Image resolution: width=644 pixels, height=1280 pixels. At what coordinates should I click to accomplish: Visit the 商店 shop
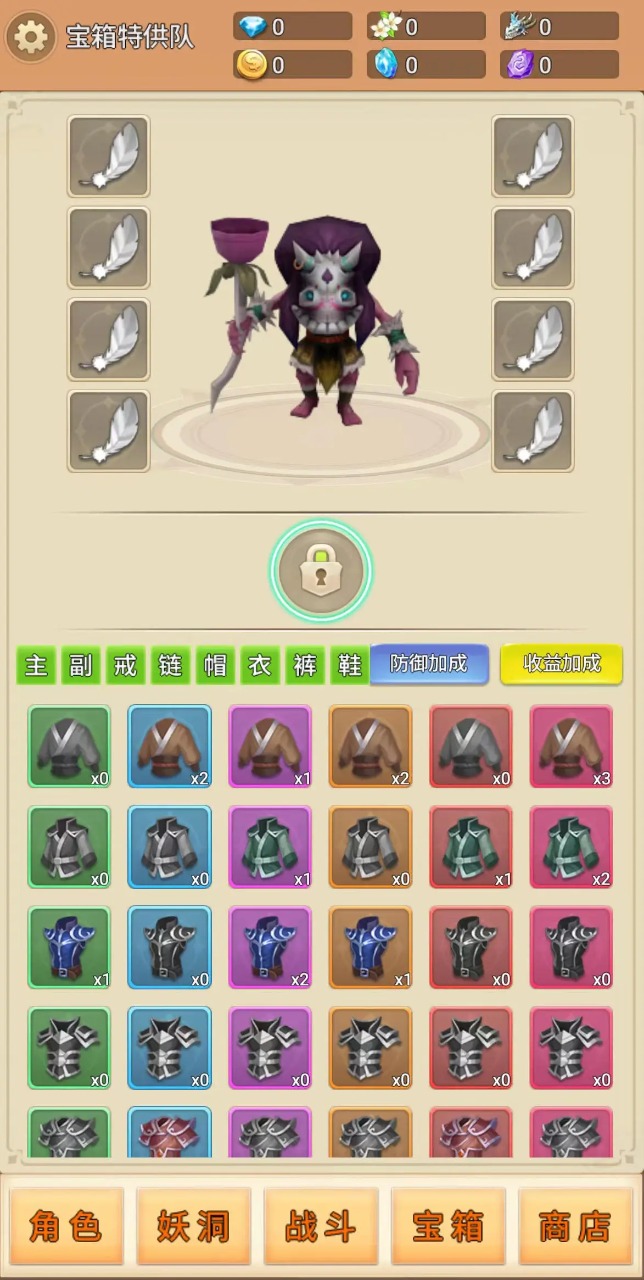(x=575, y=1226)
